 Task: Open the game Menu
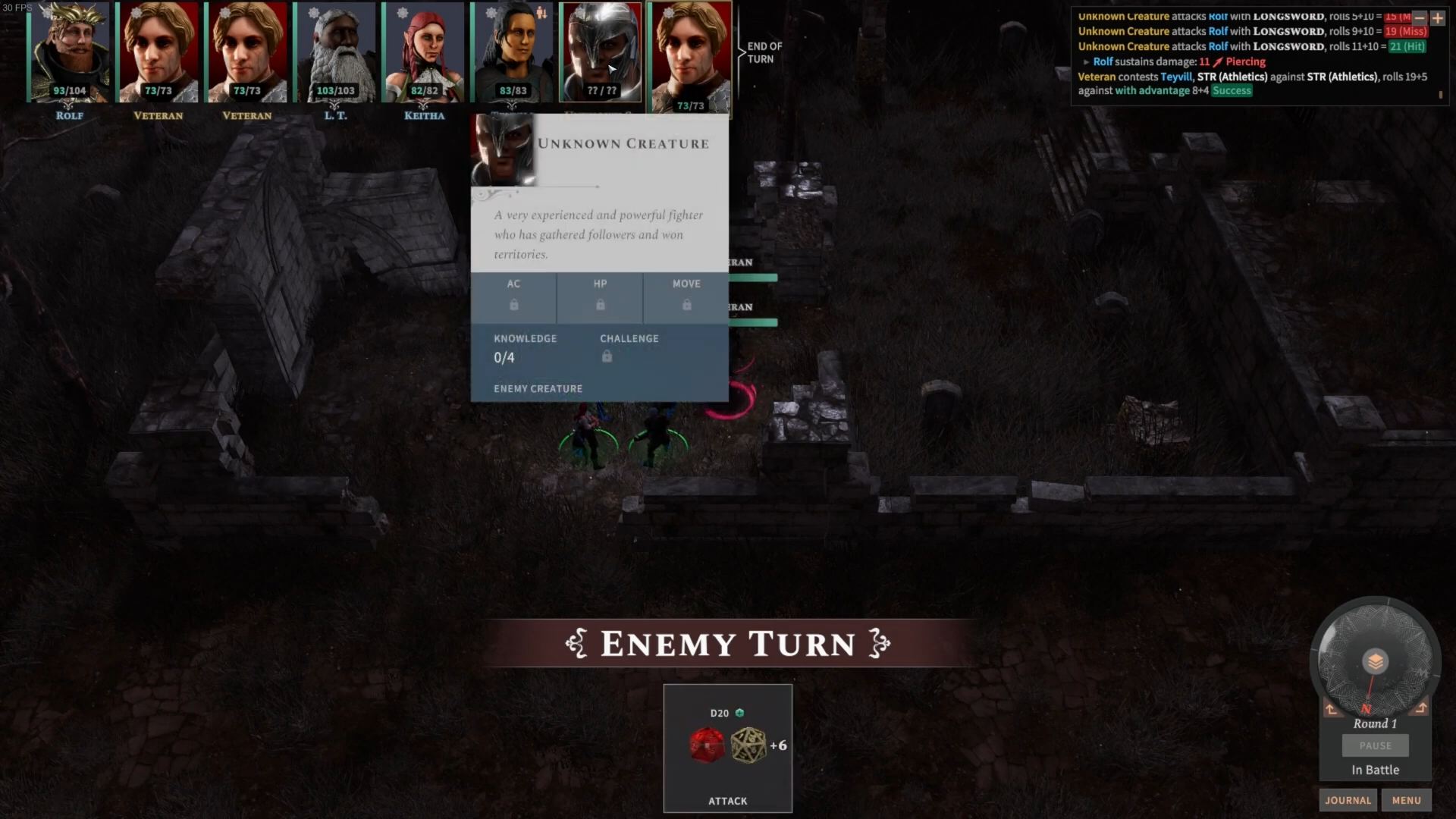coord(1406,800)
